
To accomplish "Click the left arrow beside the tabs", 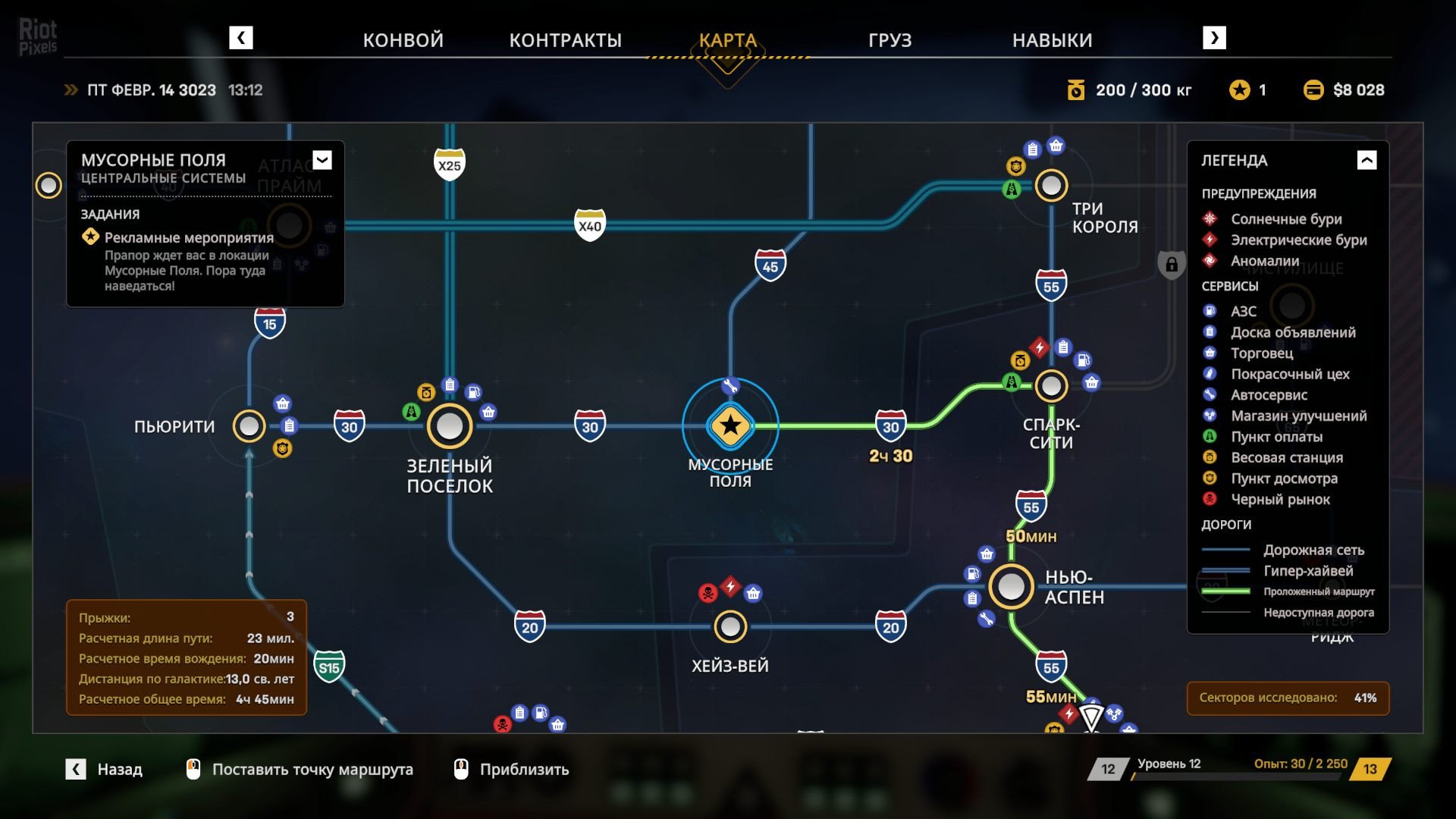I will pos(241,38).
